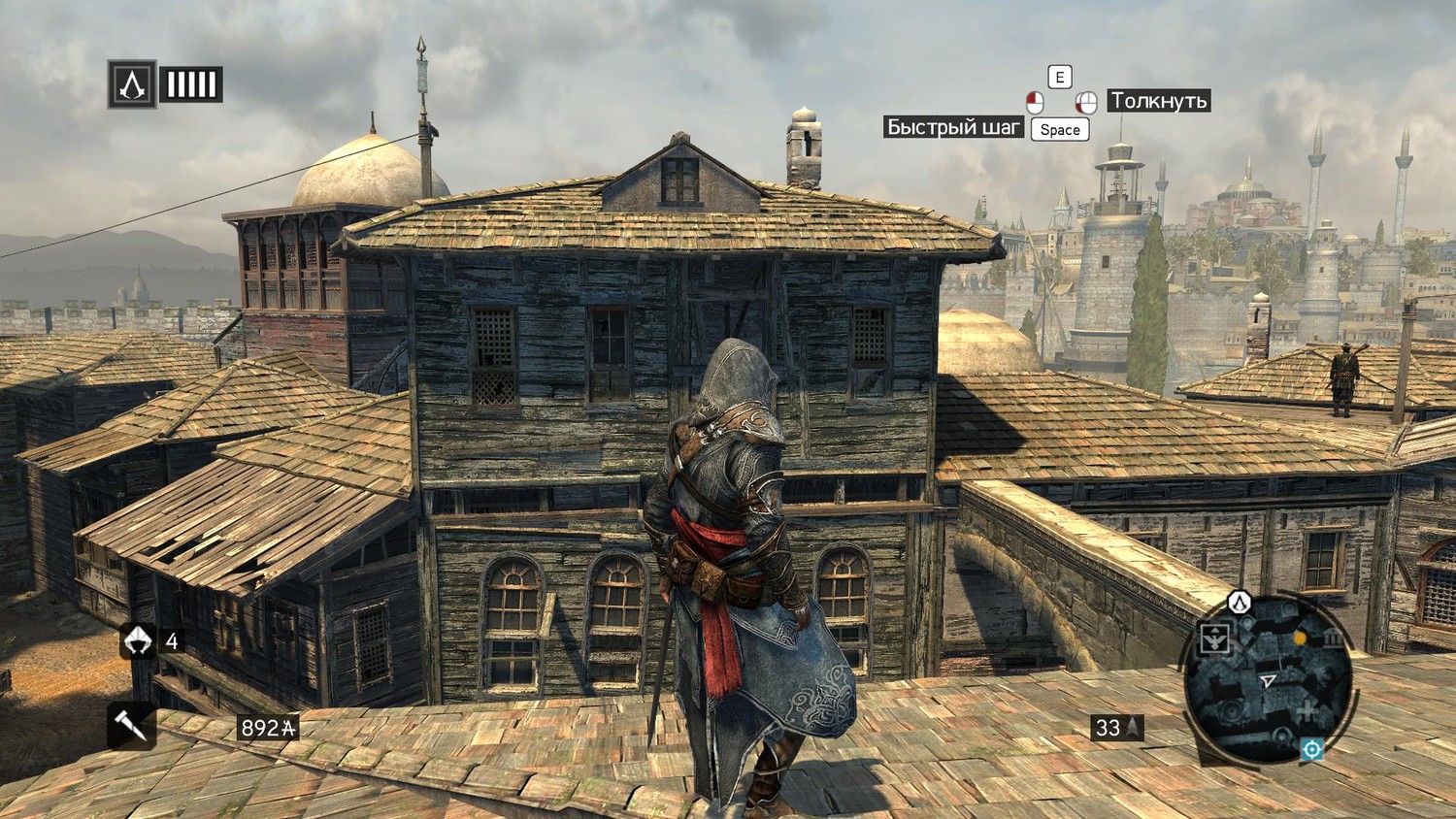Click the Assassin insignia marker on minimap

[x=1240, y=603]
